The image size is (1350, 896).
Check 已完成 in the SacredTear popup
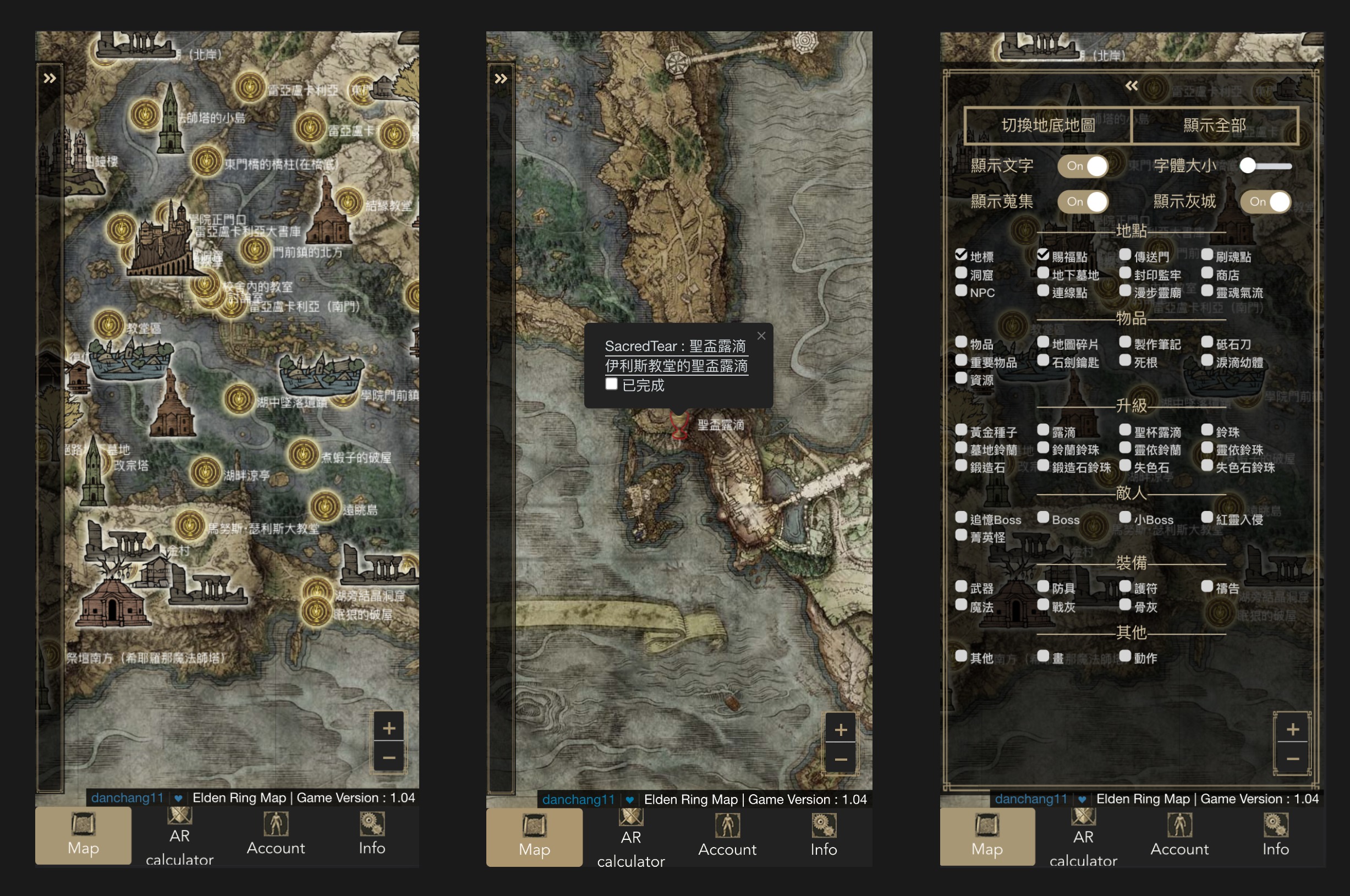(612, 384)
